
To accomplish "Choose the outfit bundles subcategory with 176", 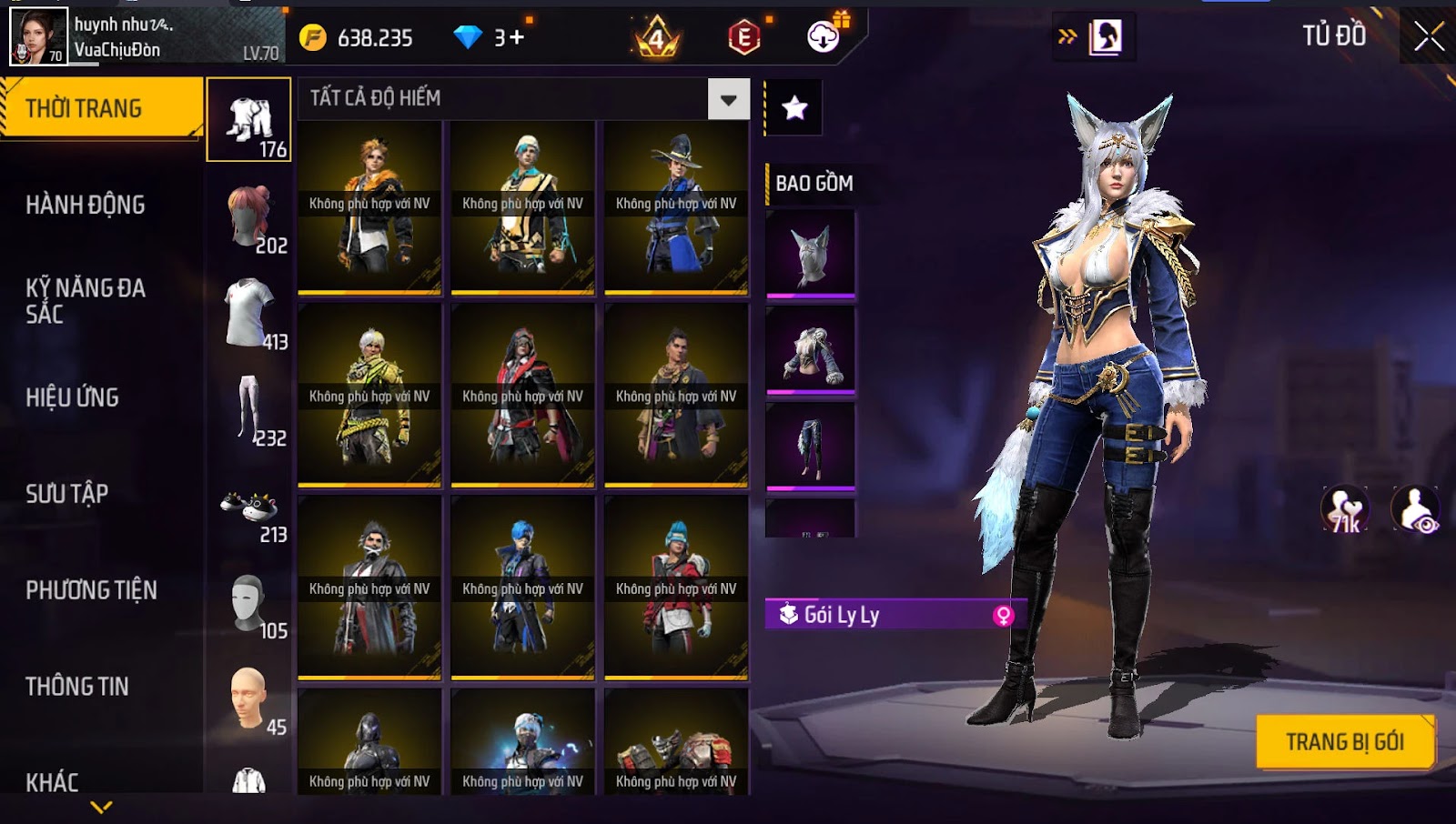I will [x=249, y=120].
